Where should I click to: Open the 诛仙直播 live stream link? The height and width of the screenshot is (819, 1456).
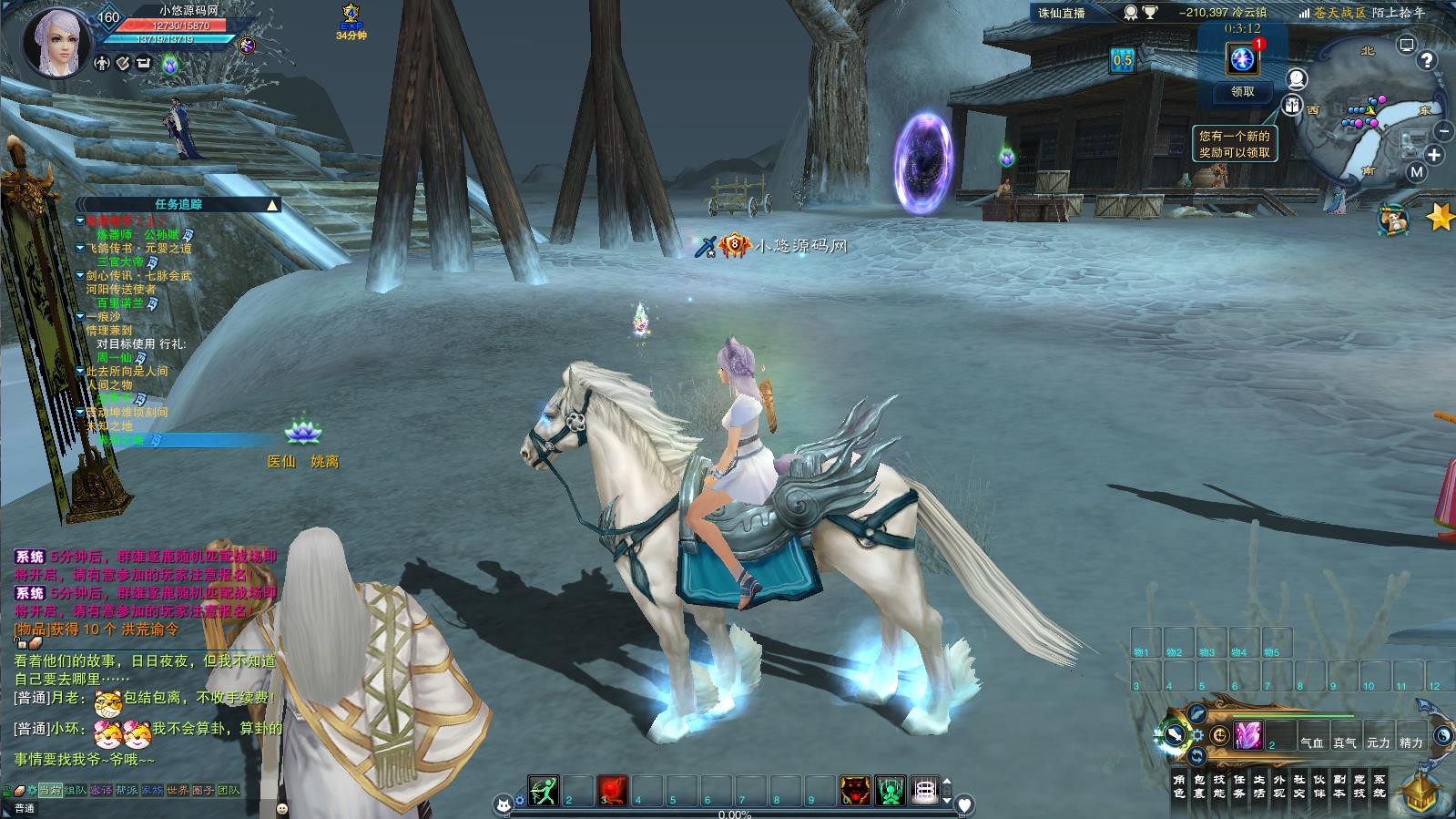point(1062,13)
